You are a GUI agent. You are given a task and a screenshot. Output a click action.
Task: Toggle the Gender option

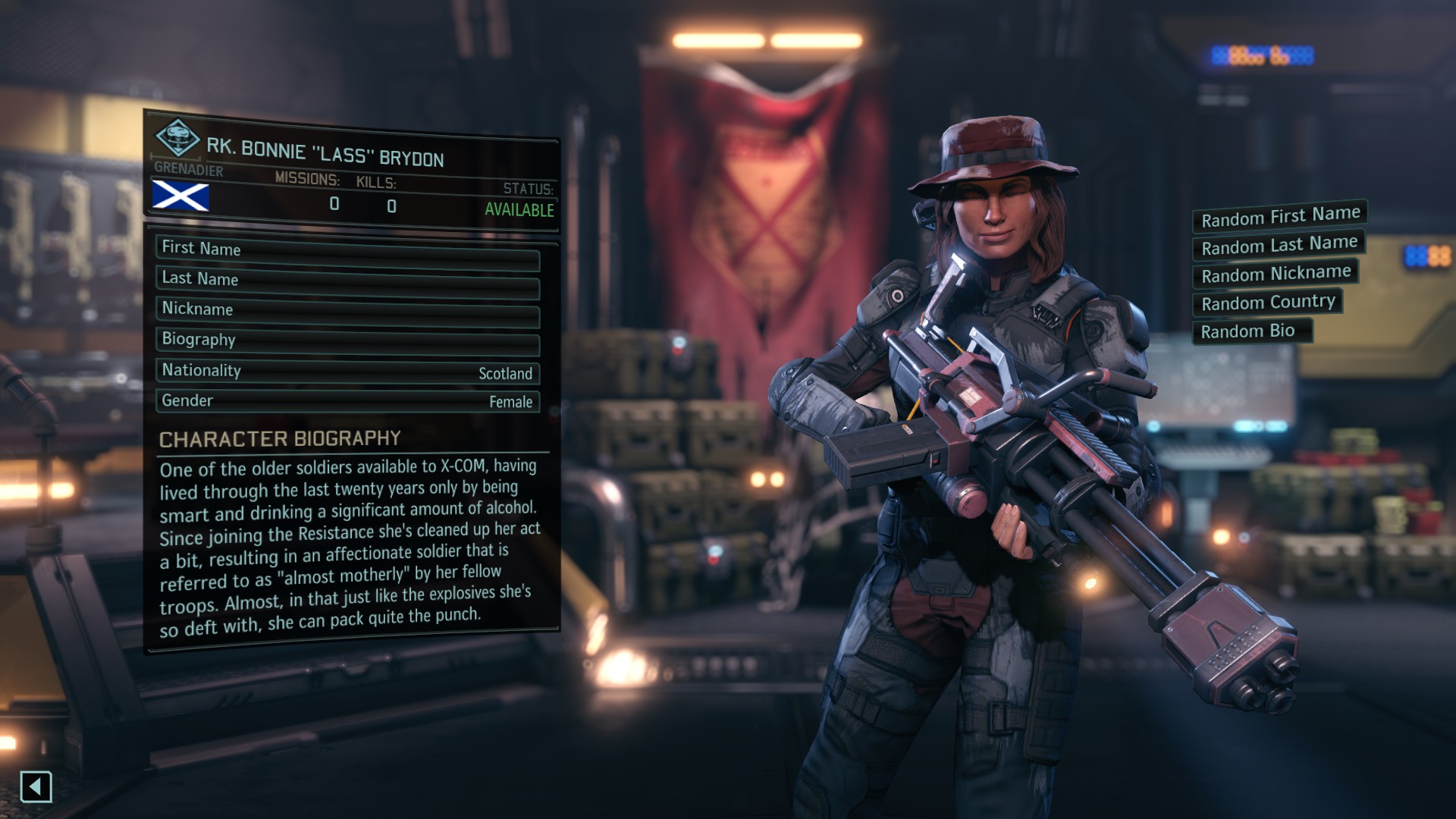347,401
